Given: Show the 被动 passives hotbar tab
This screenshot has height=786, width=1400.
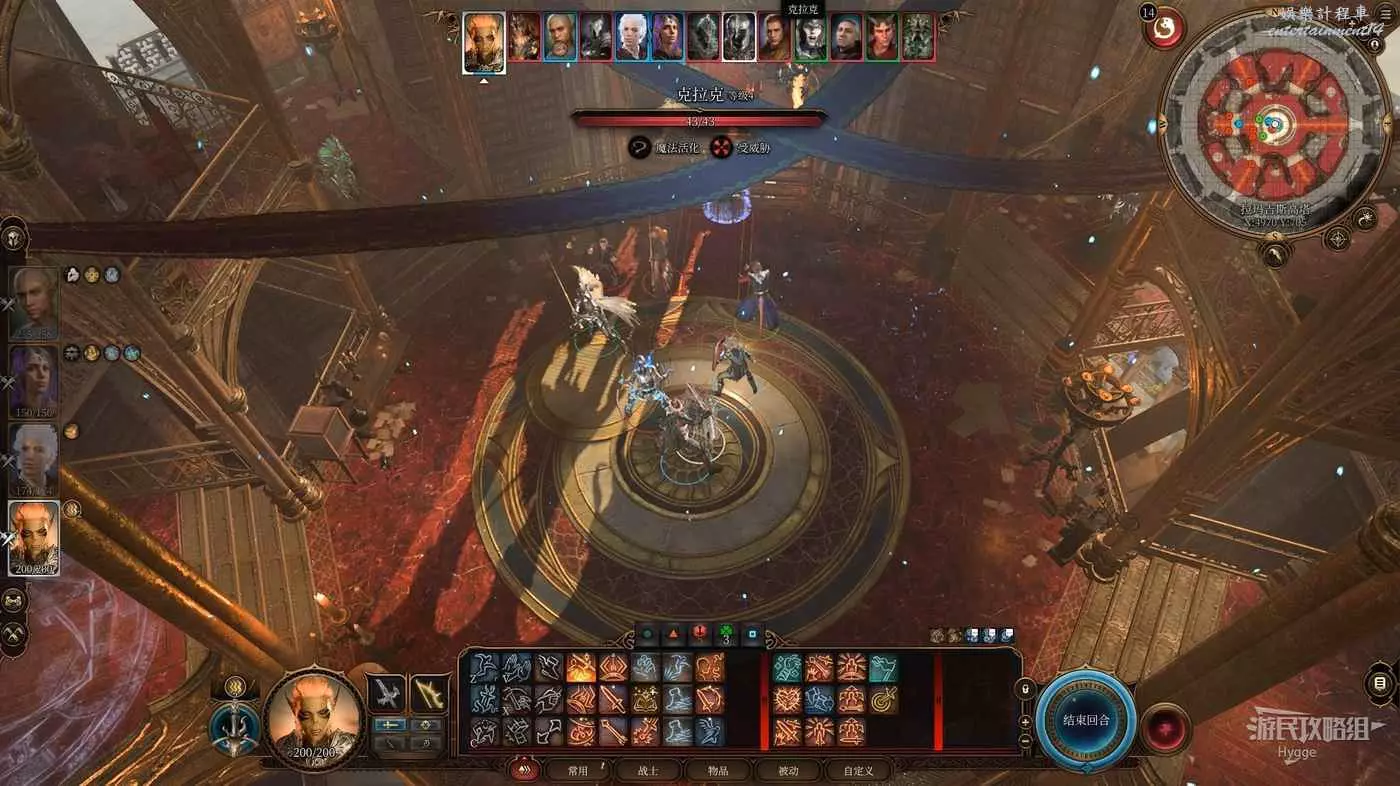Looking at the screenshot, I should pyautogui.click(x=788, y=770).
